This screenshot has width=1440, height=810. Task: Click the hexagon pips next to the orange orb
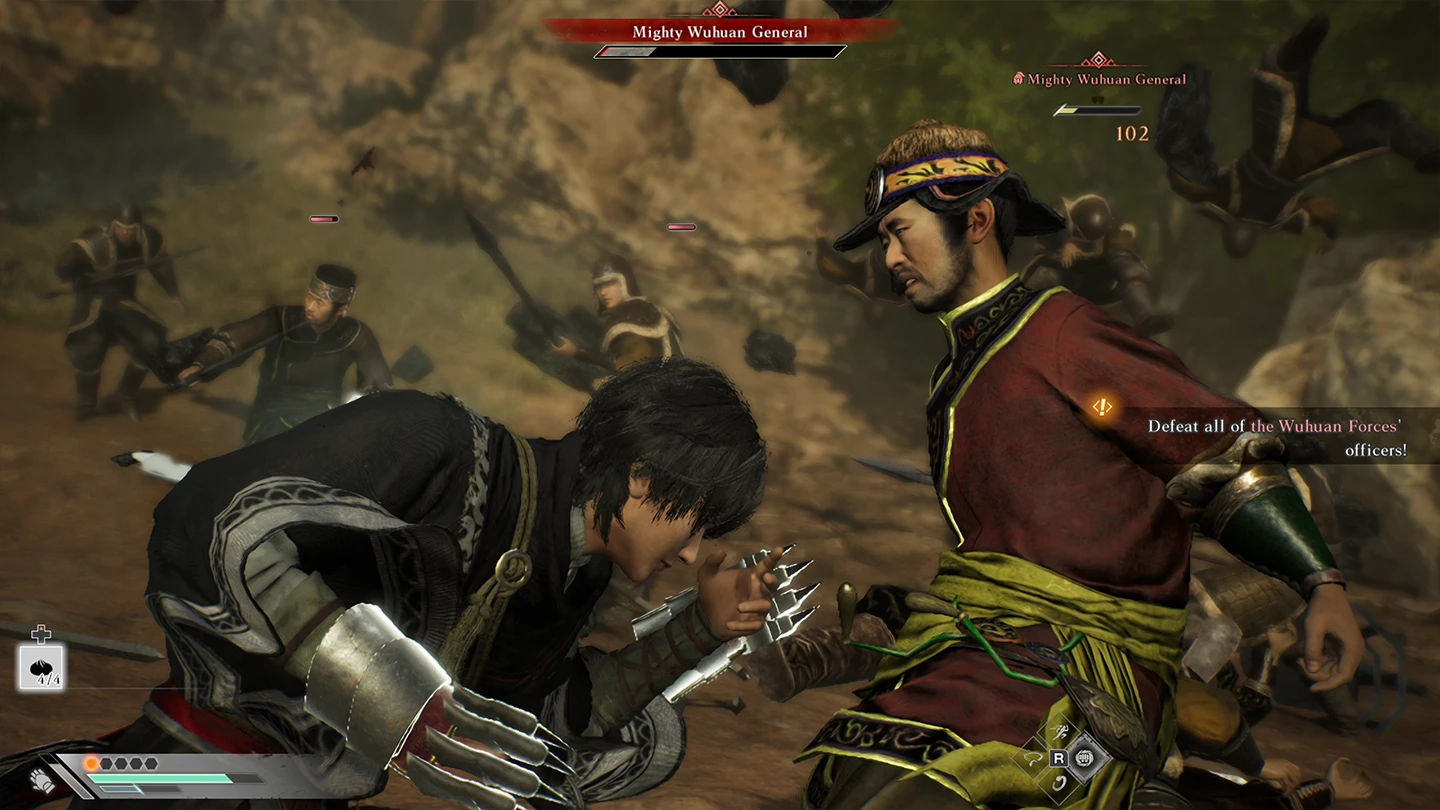click(x=127, y=762)
